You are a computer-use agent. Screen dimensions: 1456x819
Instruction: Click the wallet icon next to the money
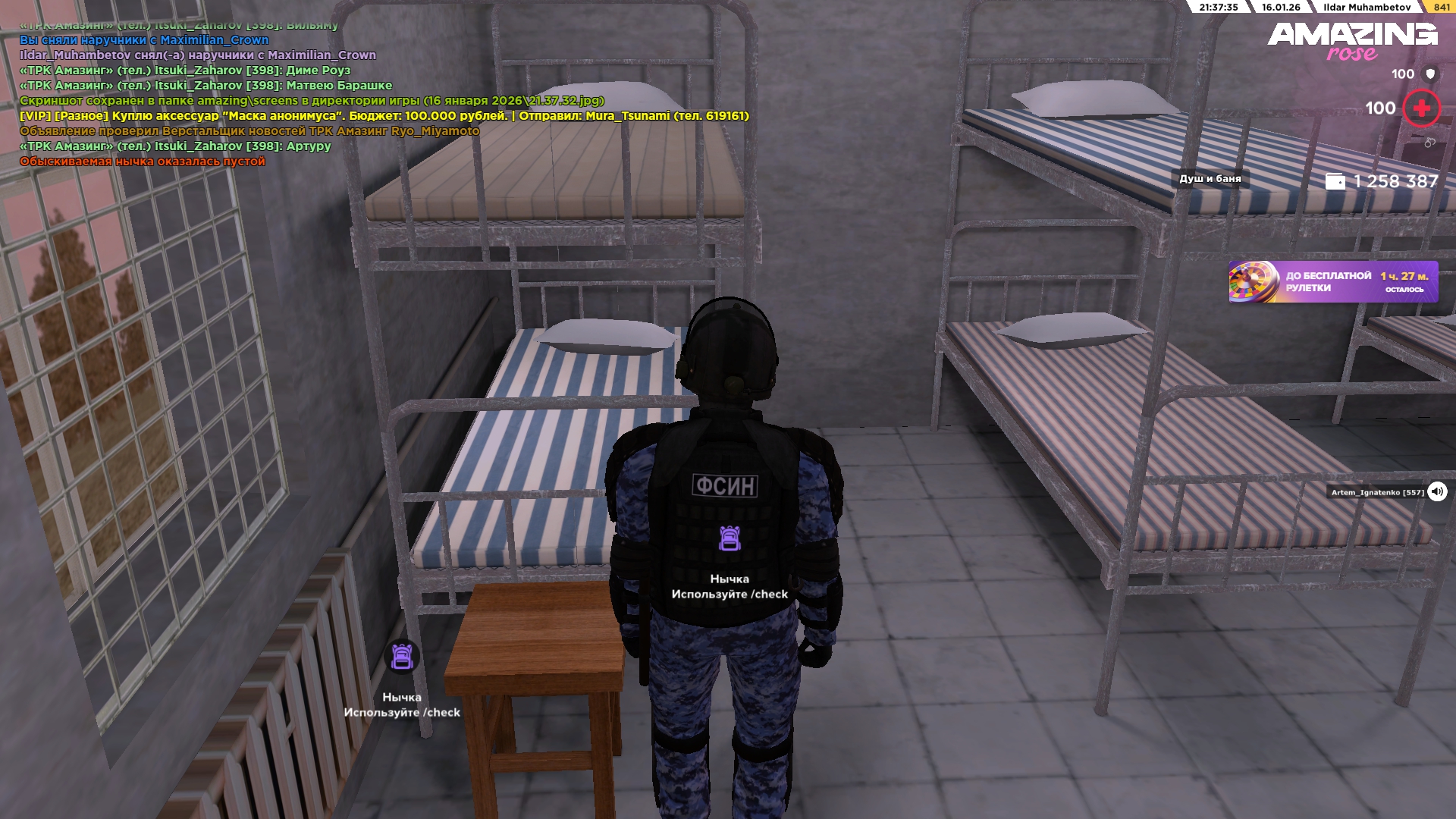(x=1335, y=182)
